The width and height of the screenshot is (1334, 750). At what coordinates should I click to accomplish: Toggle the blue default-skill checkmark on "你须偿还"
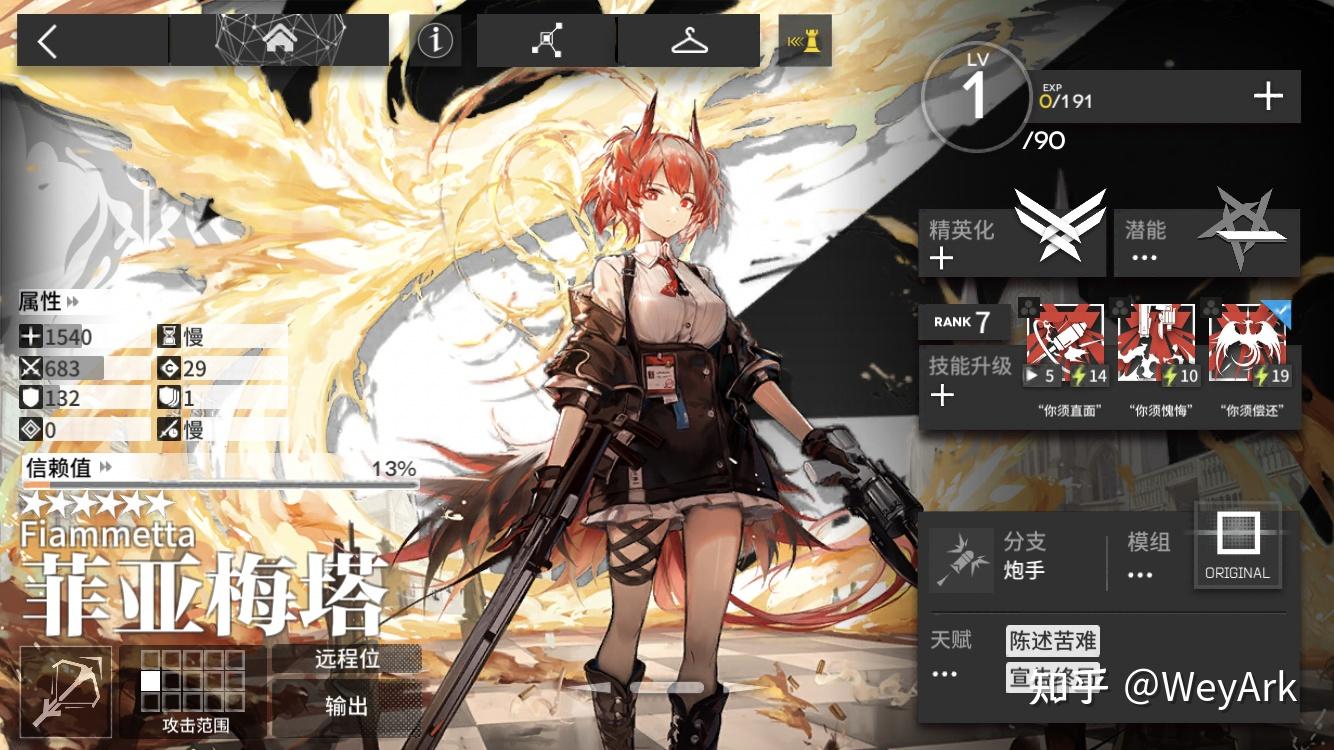pos(1281,310)
